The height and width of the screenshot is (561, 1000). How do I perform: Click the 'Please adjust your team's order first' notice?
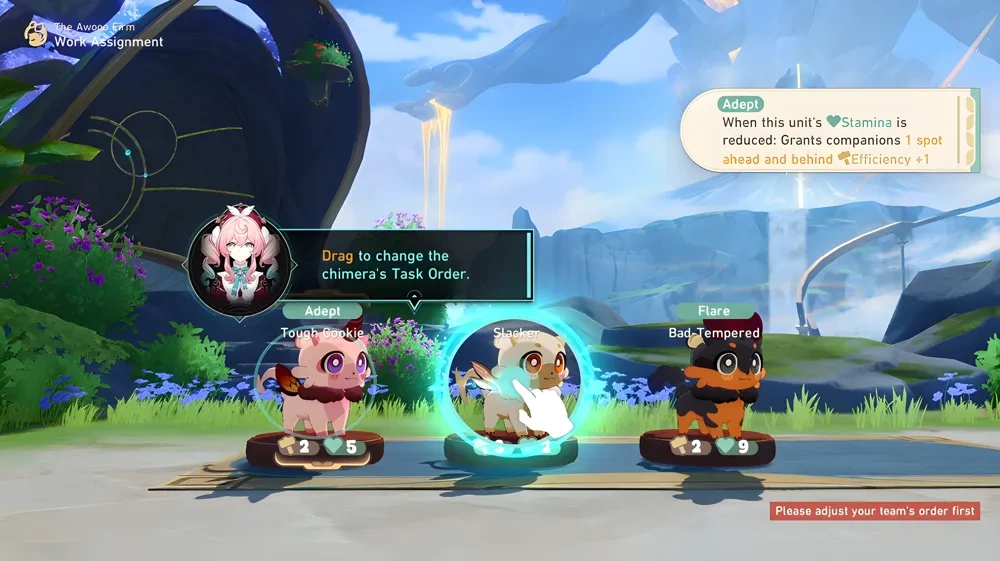click(x=874, y=511)
